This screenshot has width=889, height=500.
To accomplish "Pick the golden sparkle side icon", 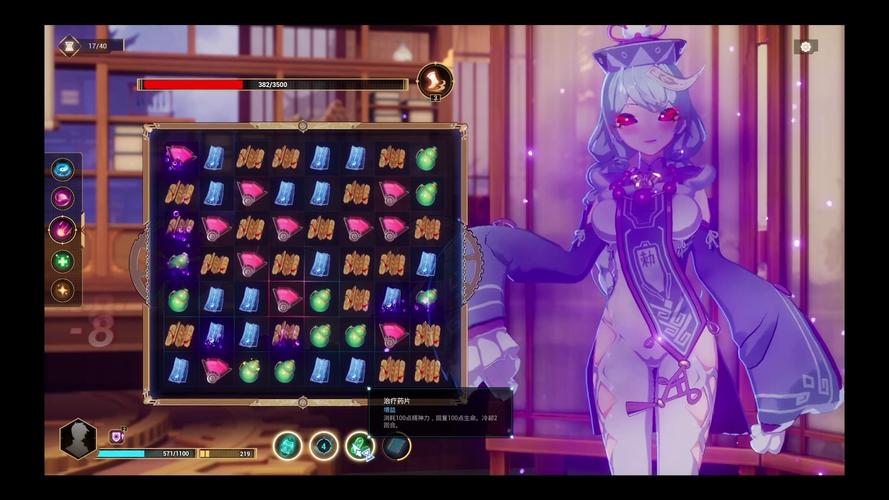I will 63,291.
